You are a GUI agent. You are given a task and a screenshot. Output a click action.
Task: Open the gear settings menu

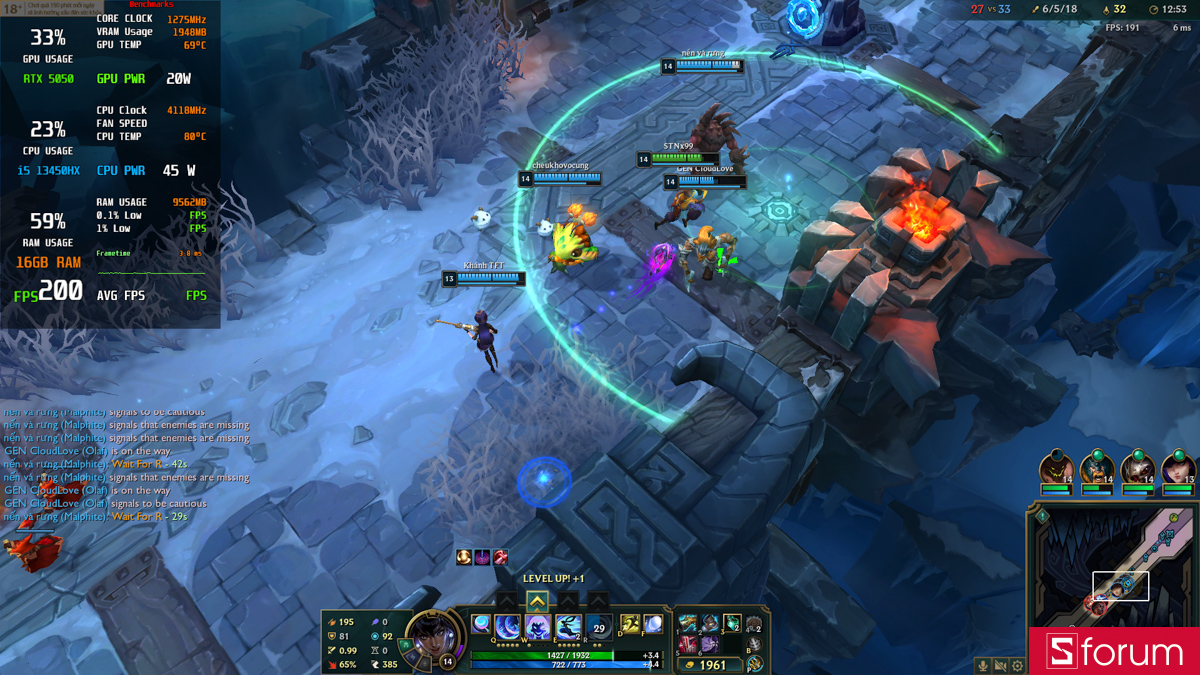click(1017, 665)
